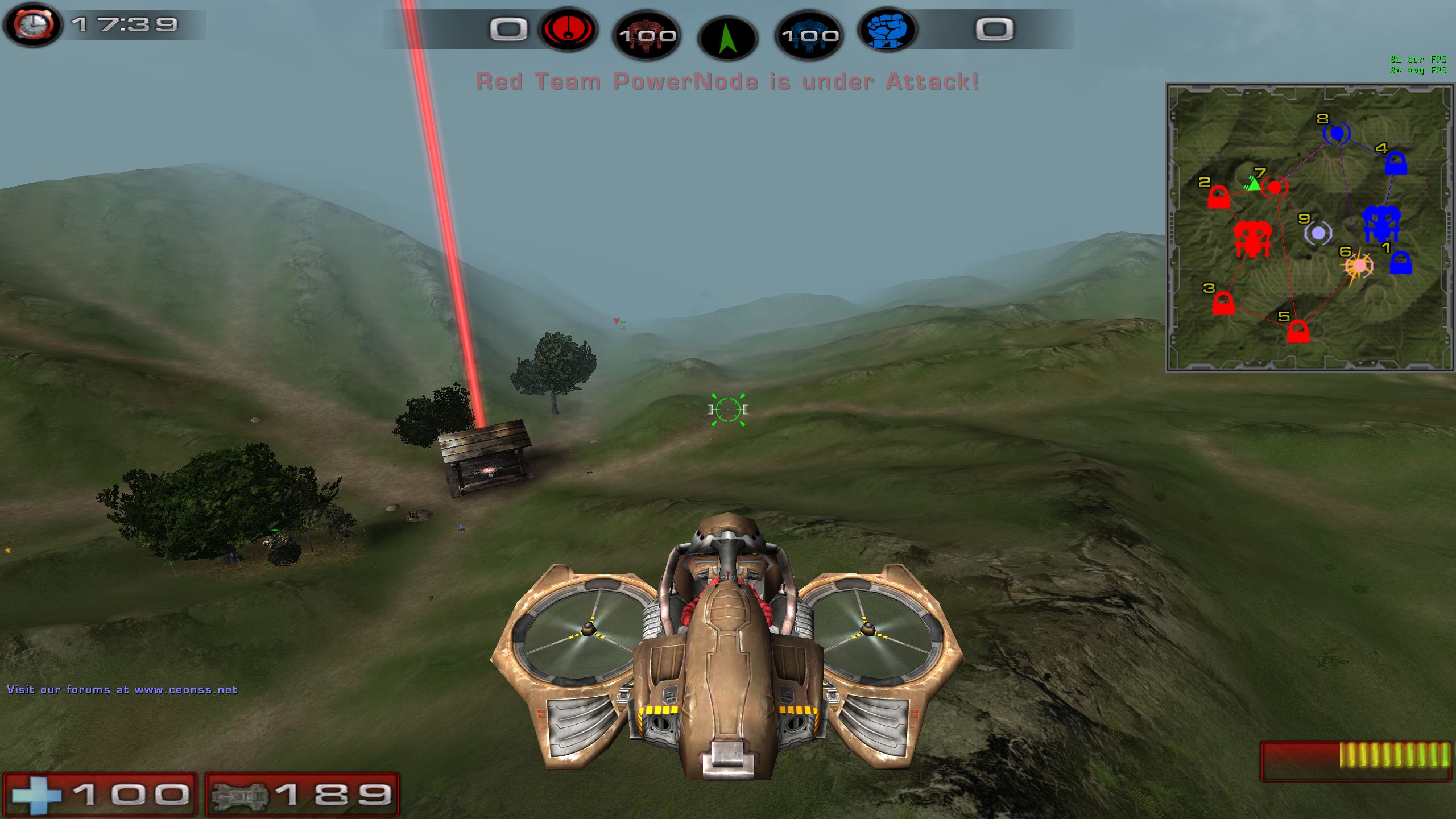Pick neutral node 9 on the minimap
Image resolution: width=1456 pixels, height=819 pixels.
coord(1318,233)
